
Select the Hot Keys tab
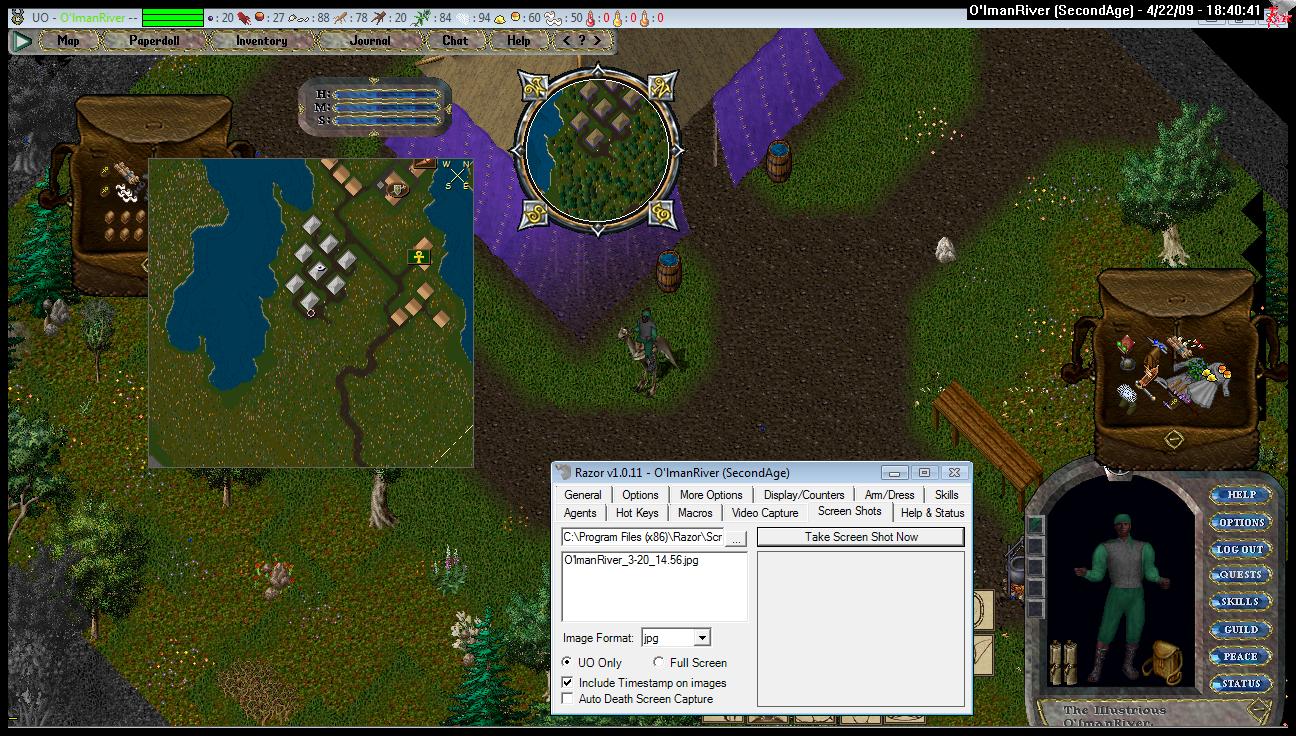click(x=637, y=513)
